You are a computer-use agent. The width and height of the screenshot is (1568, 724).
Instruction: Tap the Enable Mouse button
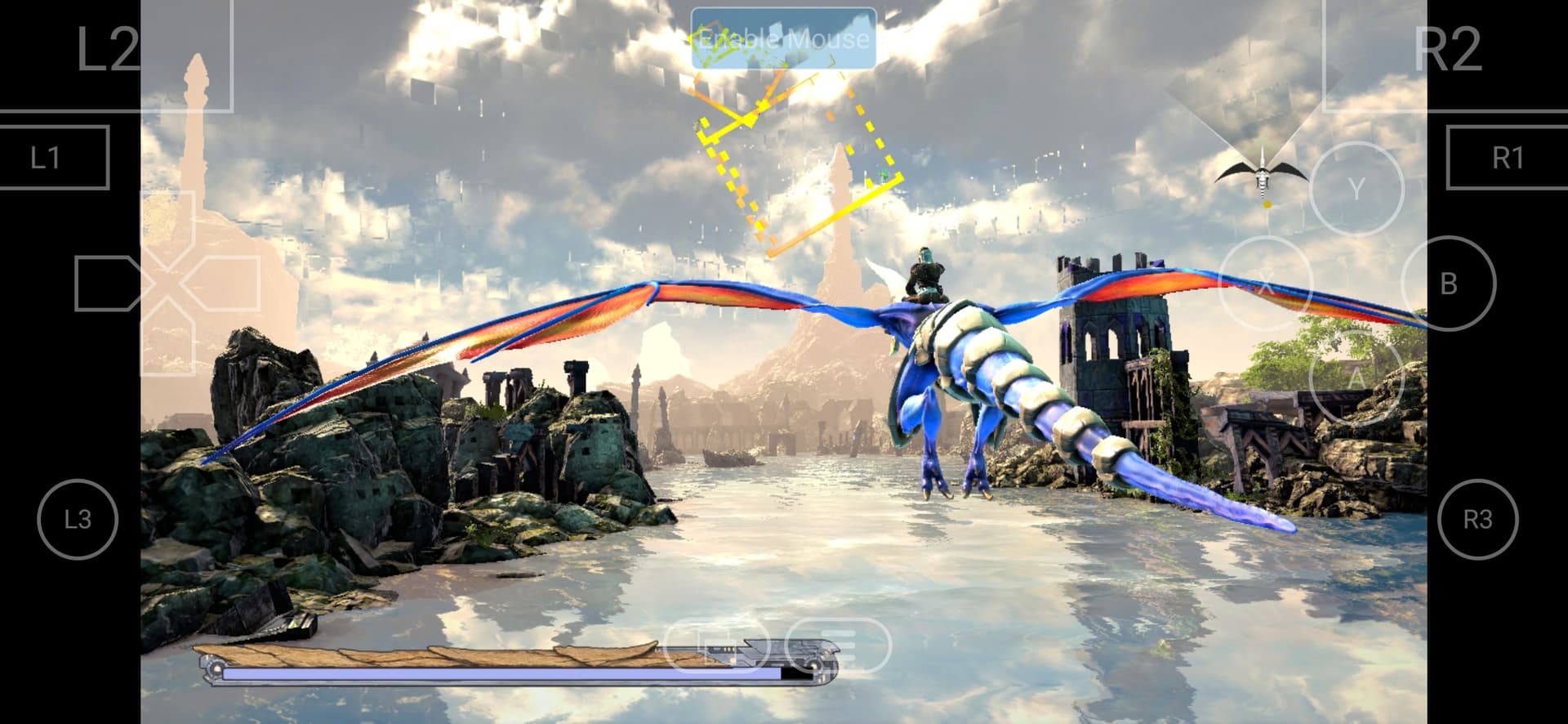coord(783,38)
